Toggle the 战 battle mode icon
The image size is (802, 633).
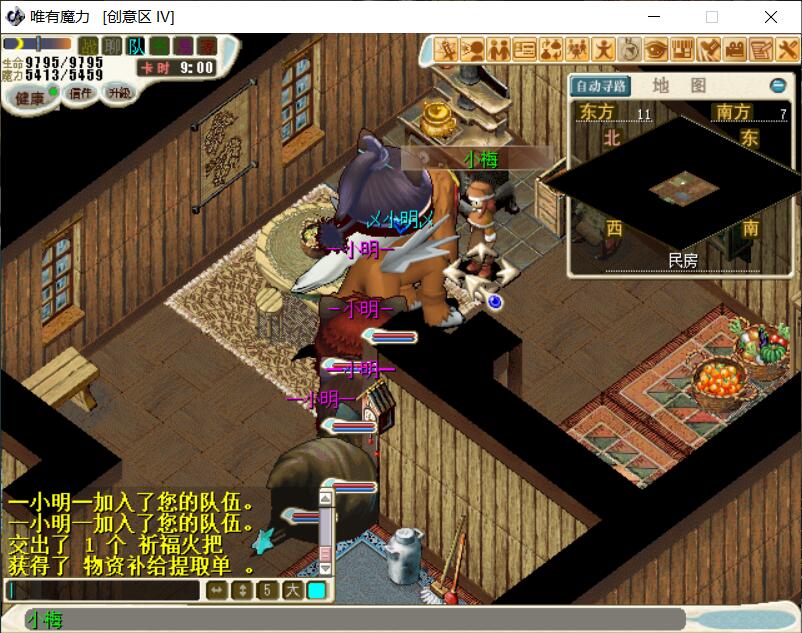(89, 45)
